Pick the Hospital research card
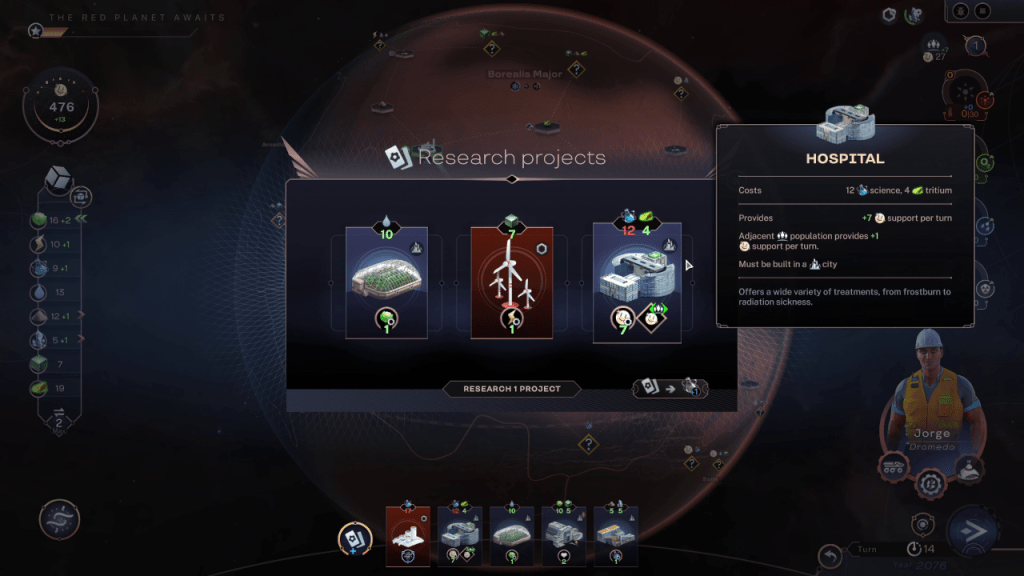The height and width of the screenshot is (576, 1024). point(637,282)
